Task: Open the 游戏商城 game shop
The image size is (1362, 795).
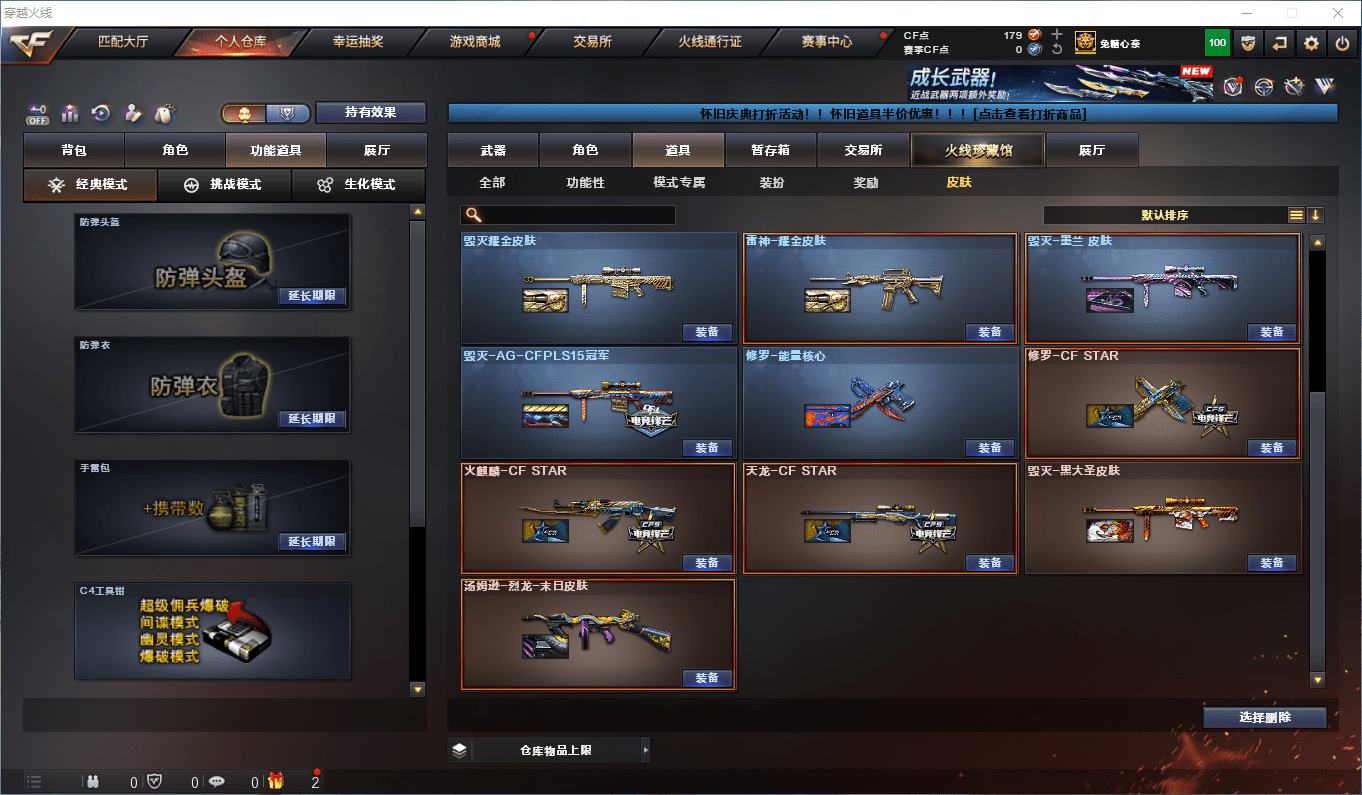Action: pos(475,42)
